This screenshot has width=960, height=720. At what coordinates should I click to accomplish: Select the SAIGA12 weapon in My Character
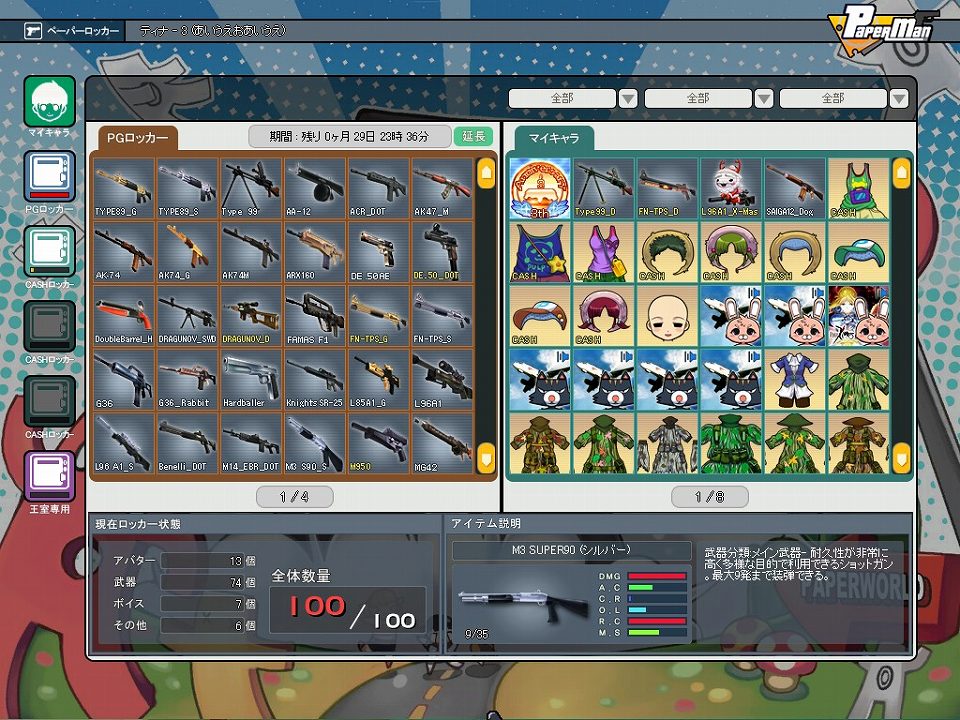click(795, 188)
